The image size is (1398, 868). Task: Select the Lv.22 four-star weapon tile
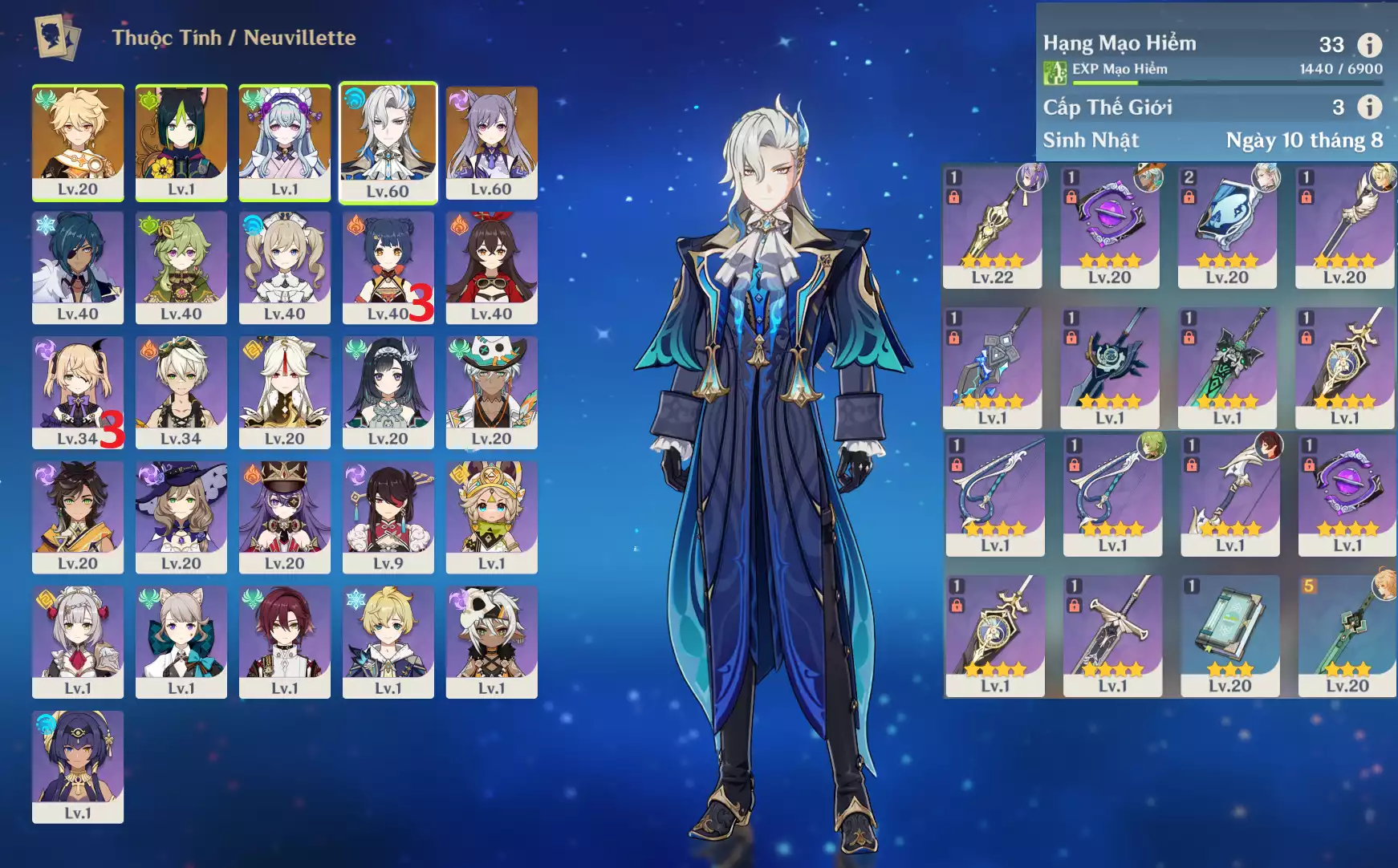pos(993,226)
